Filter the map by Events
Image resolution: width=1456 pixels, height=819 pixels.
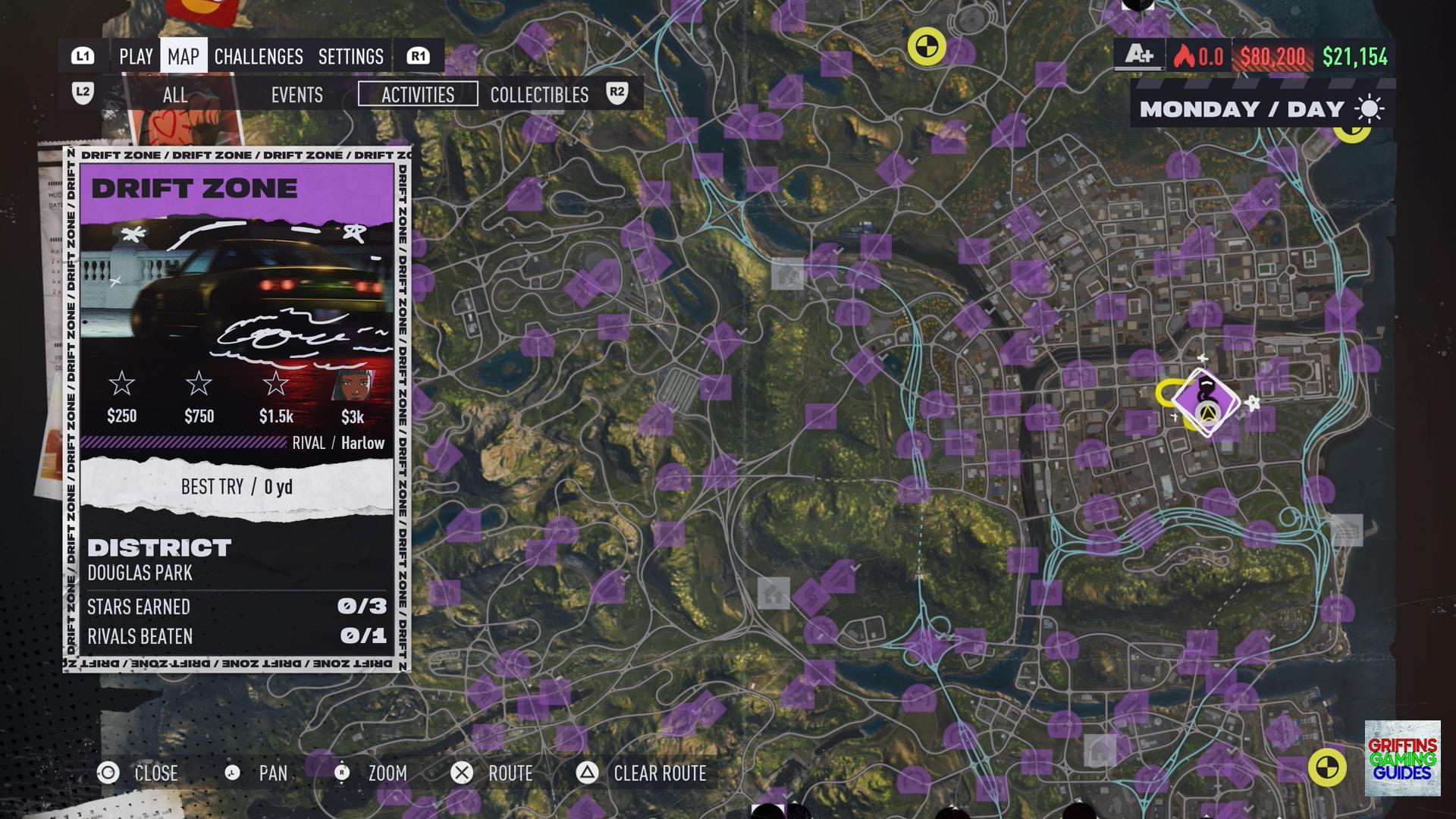[x=297, y=95]
